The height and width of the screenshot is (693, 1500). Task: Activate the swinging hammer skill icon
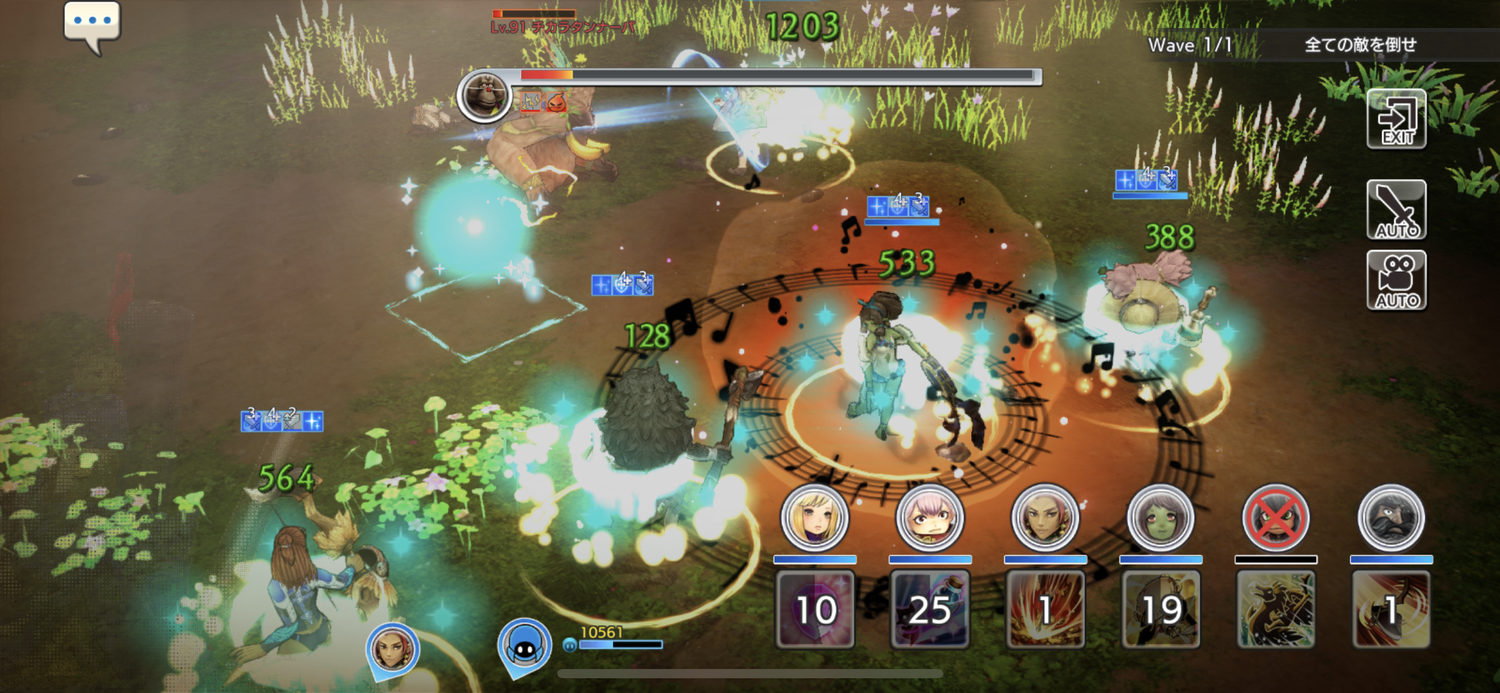[x=1391, y=608]
